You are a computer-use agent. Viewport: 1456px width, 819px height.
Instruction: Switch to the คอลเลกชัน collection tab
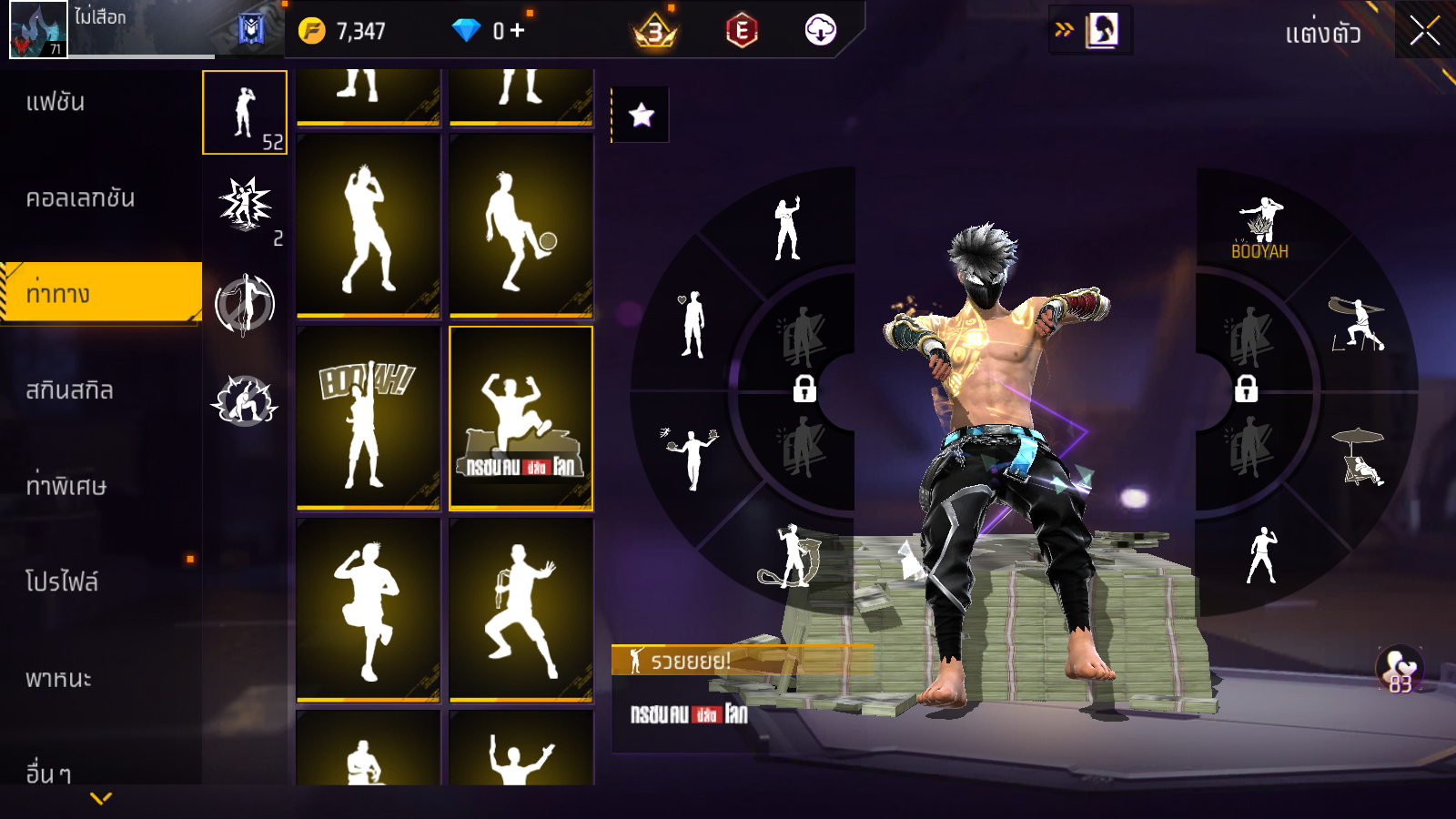(80, 198)
